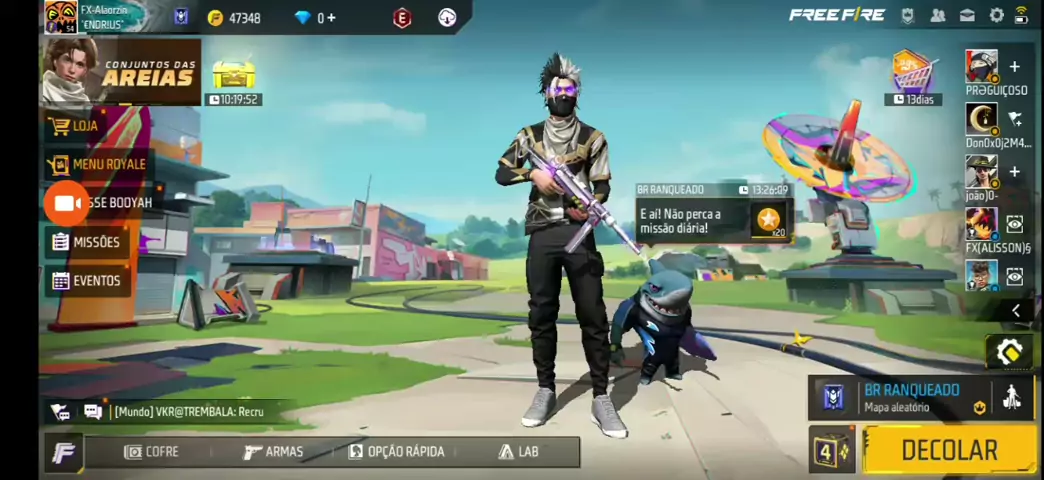Open the LAB tab
The width and height of the screenshot is (1044, 480).
[518, 452]
